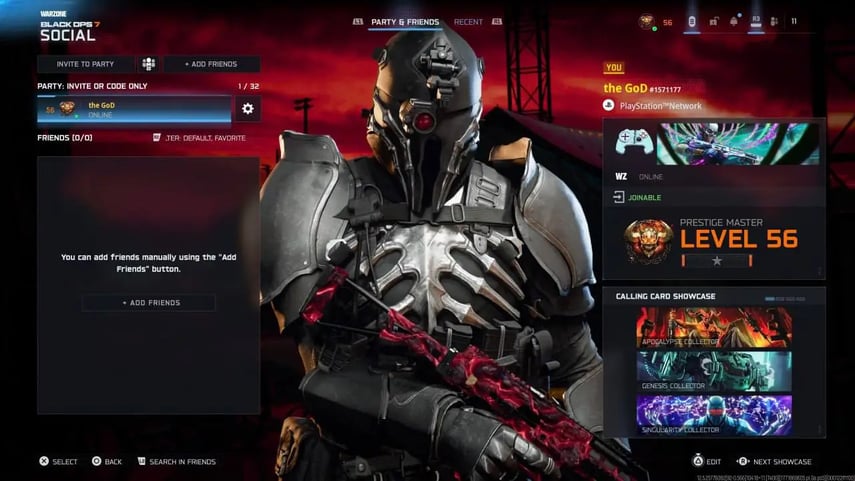Select the GoD party member row
This screenshot has height=481, width=855.
click(134, 109)
